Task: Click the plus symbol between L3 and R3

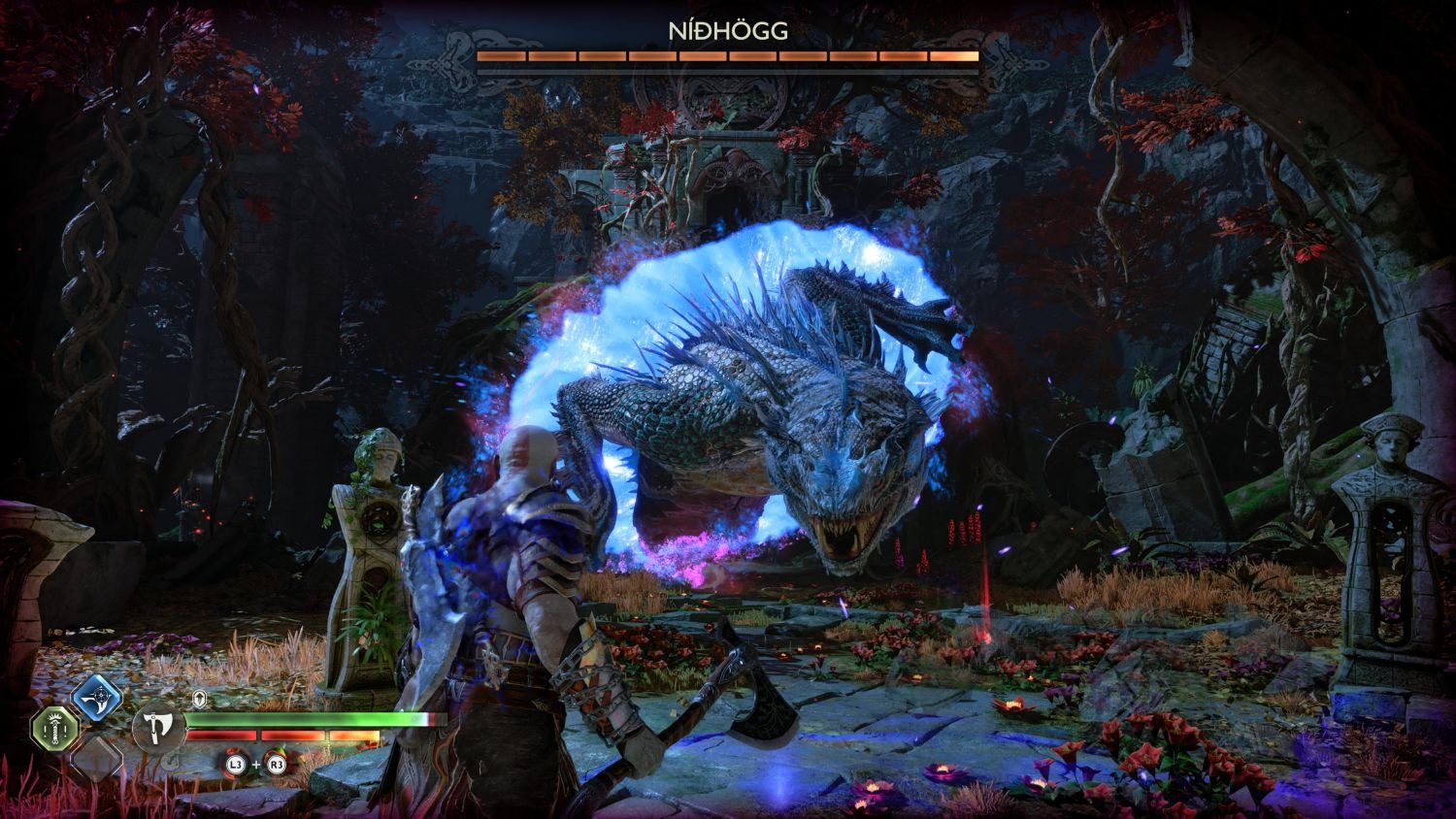Action: [x=255, y=765]
